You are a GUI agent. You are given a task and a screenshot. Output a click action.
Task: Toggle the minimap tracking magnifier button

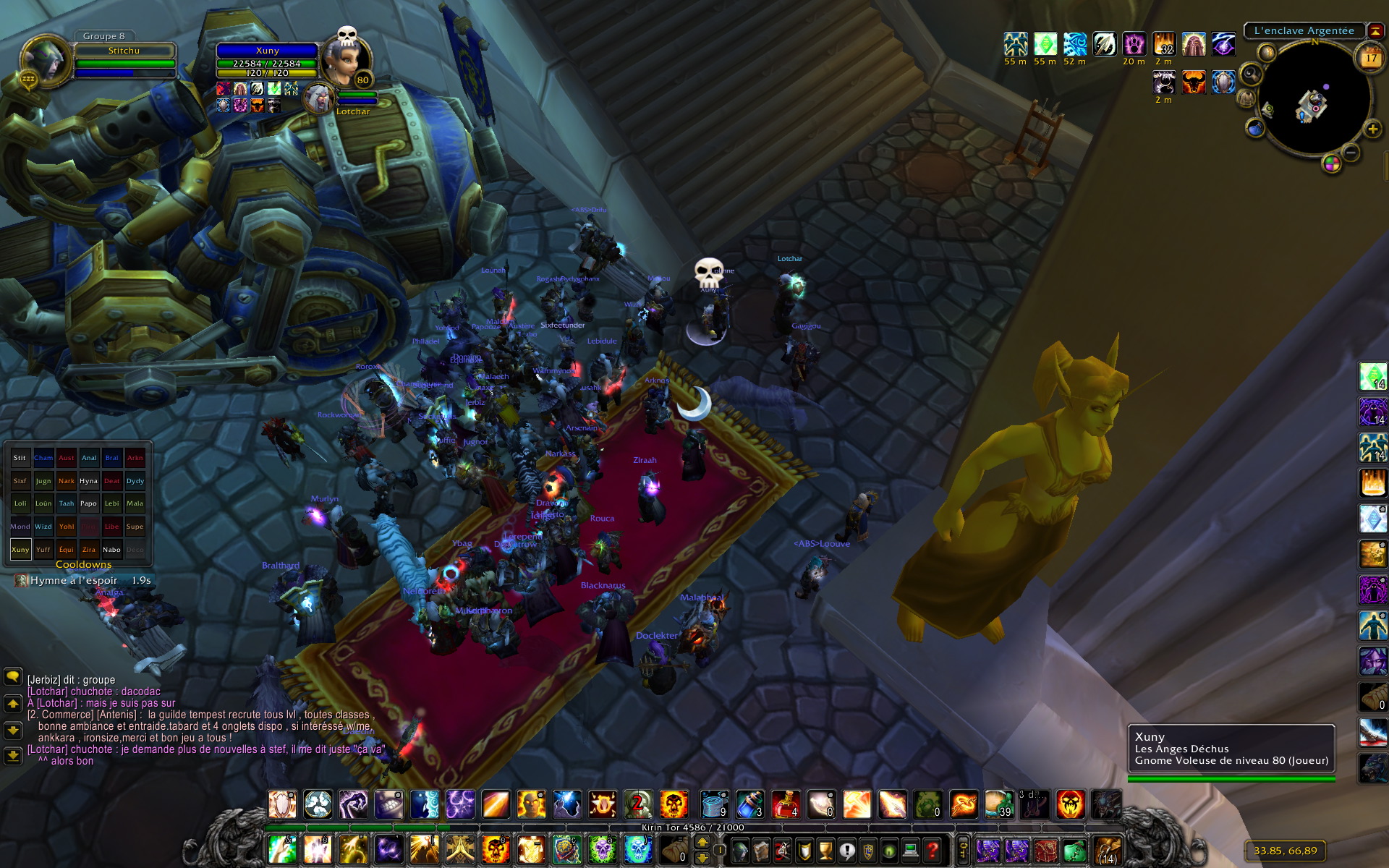pyautogui.click(x=1251, y=75)
